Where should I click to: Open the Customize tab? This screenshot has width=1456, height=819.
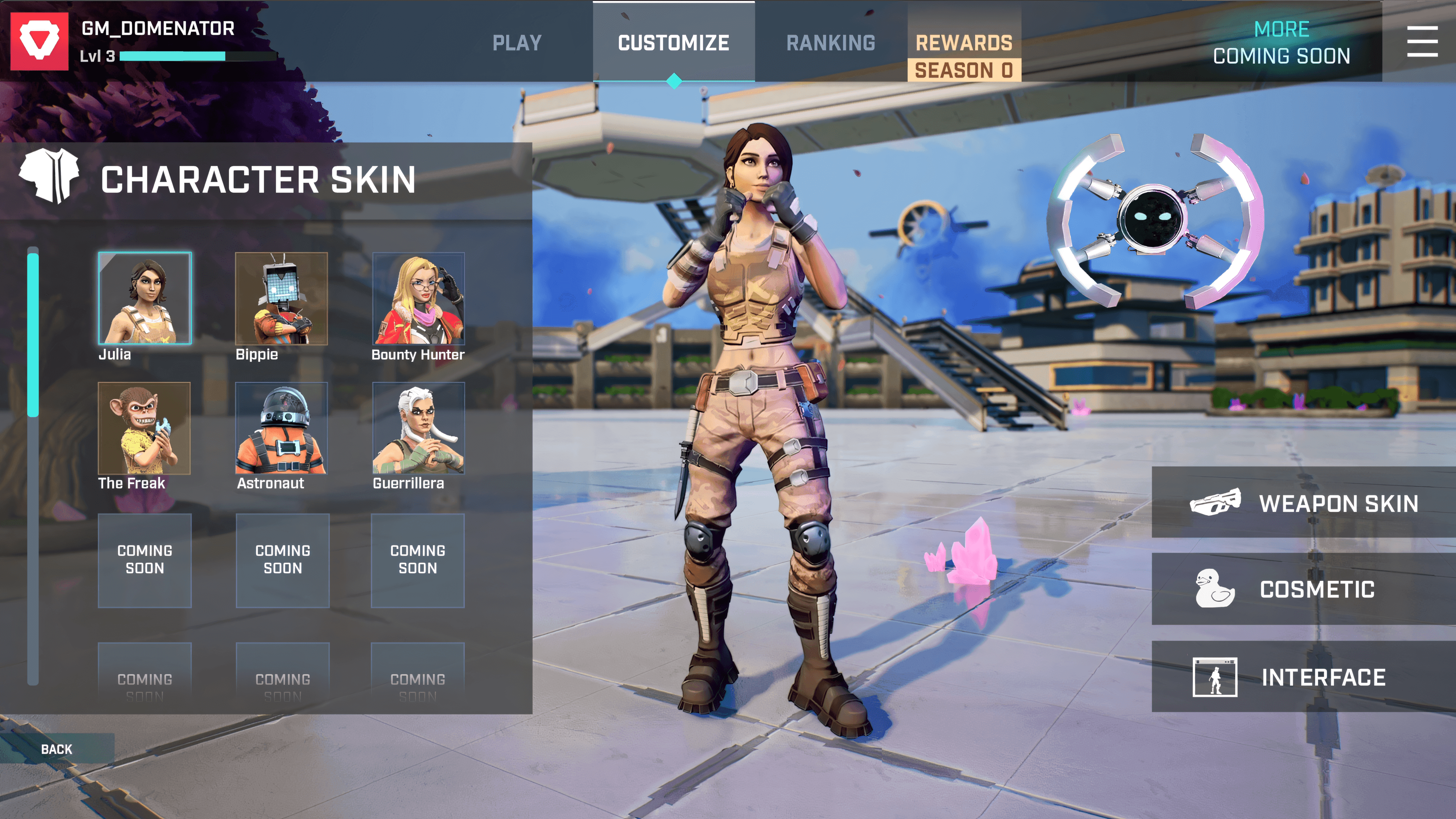[673, 43]
